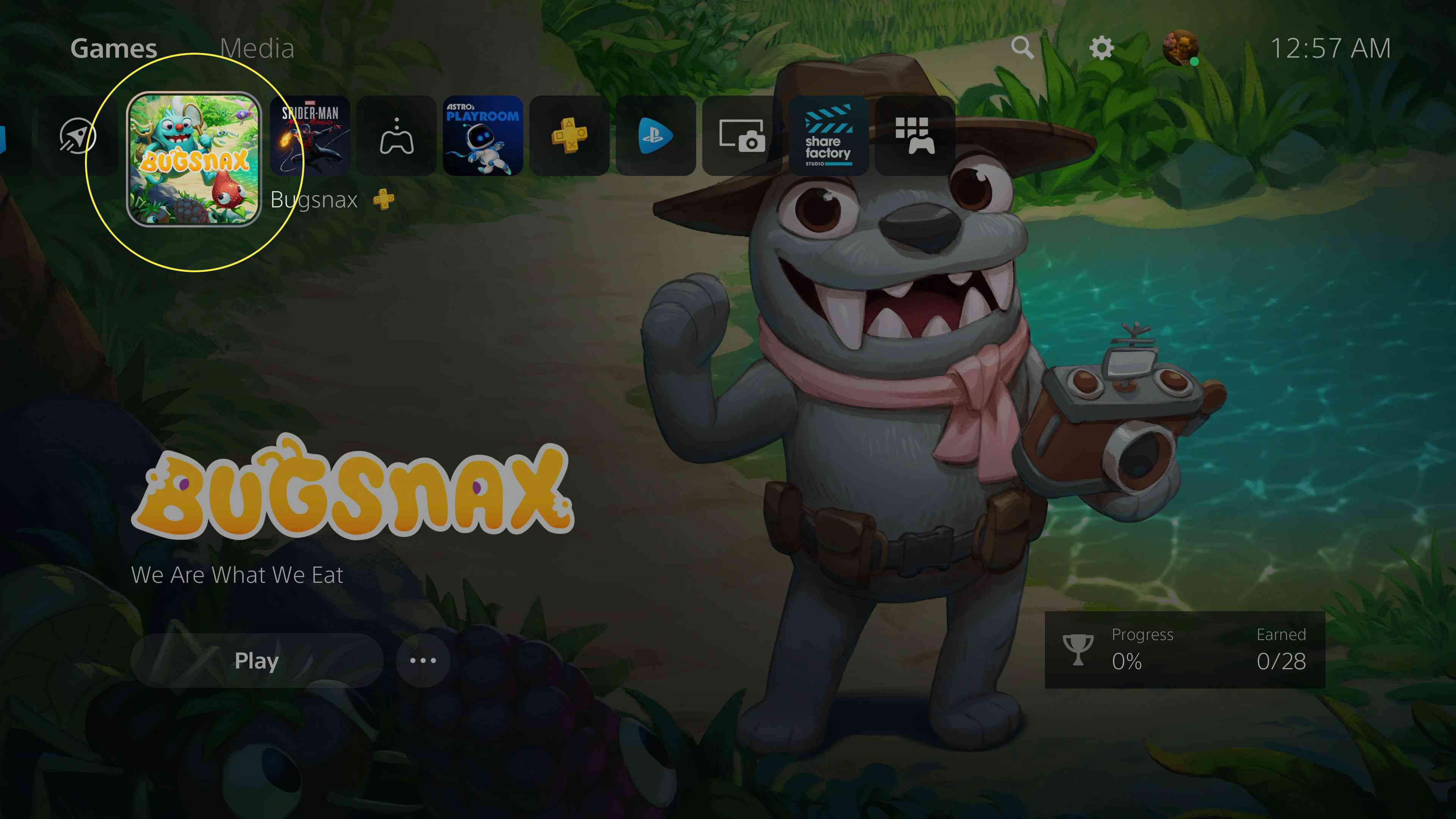
Task: Select the Bugsnax game tile
Action: (x=194, y=159)
